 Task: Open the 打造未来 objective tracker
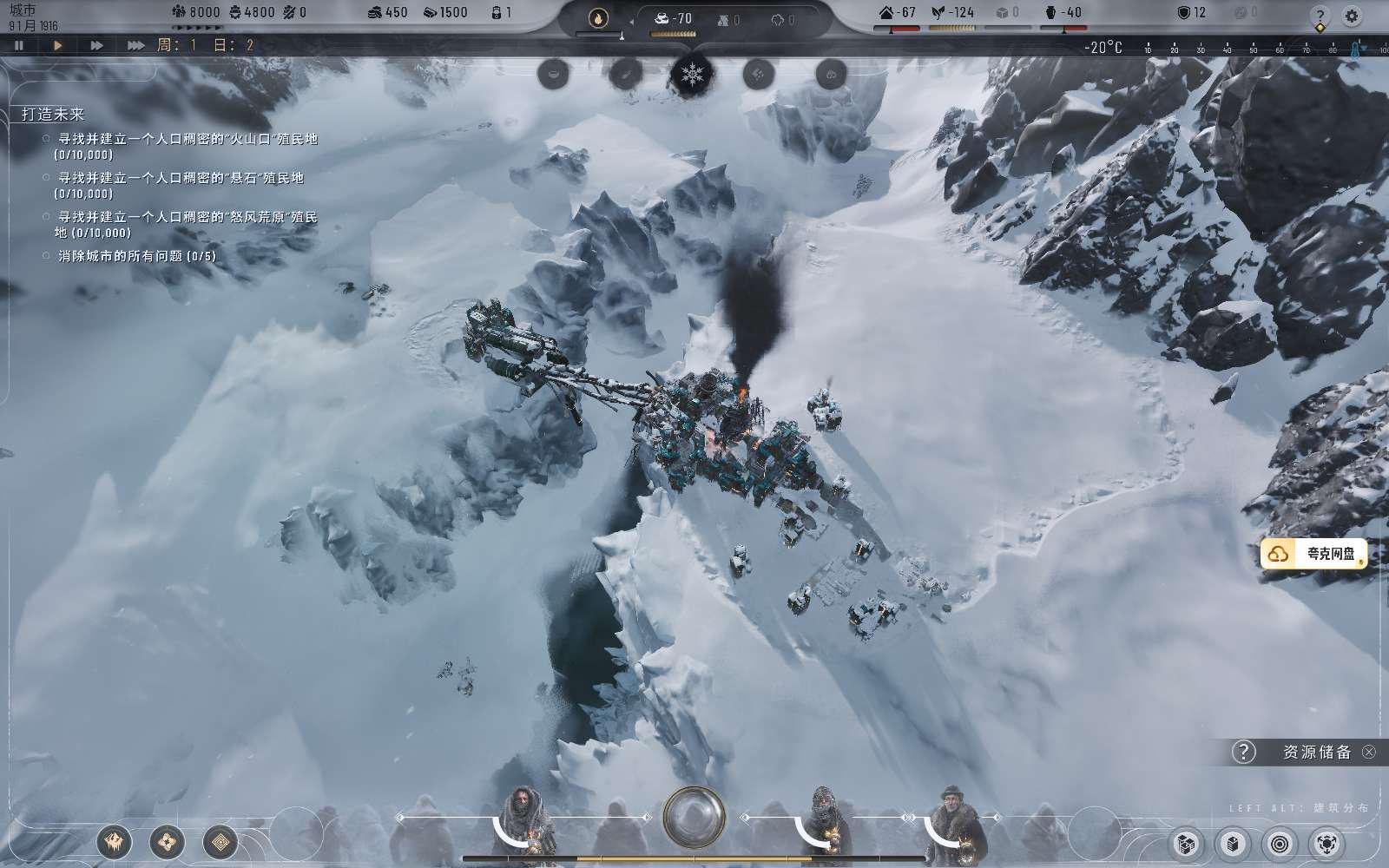point(54,114)
